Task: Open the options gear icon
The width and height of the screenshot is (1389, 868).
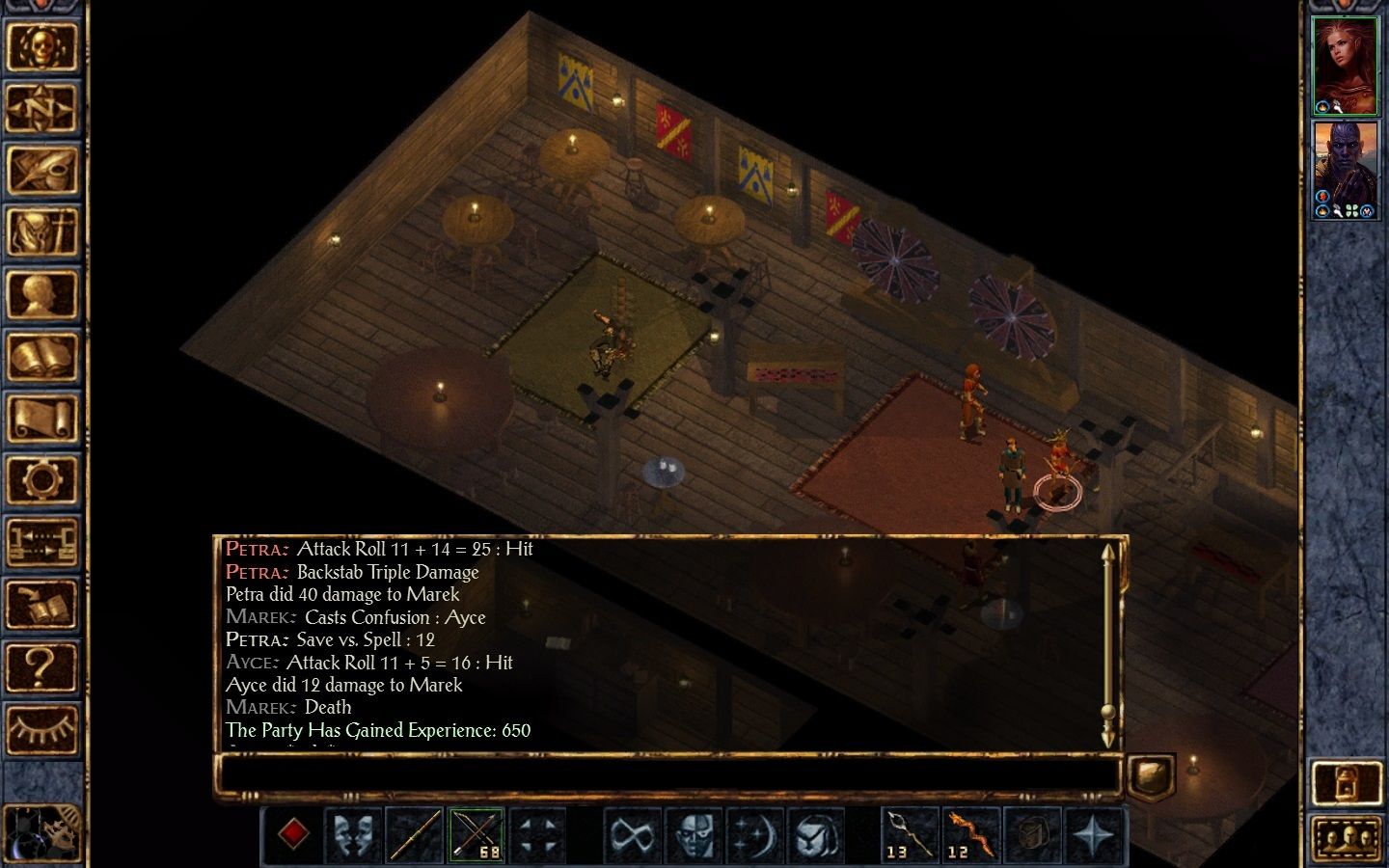Action: click(46, 478)
